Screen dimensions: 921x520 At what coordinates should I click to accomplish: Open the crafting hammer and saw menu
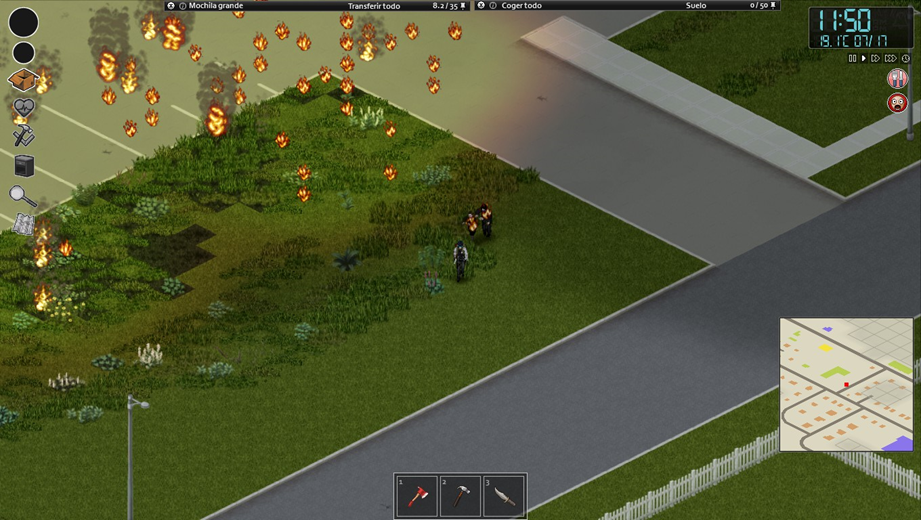click(x=23, y=136)
